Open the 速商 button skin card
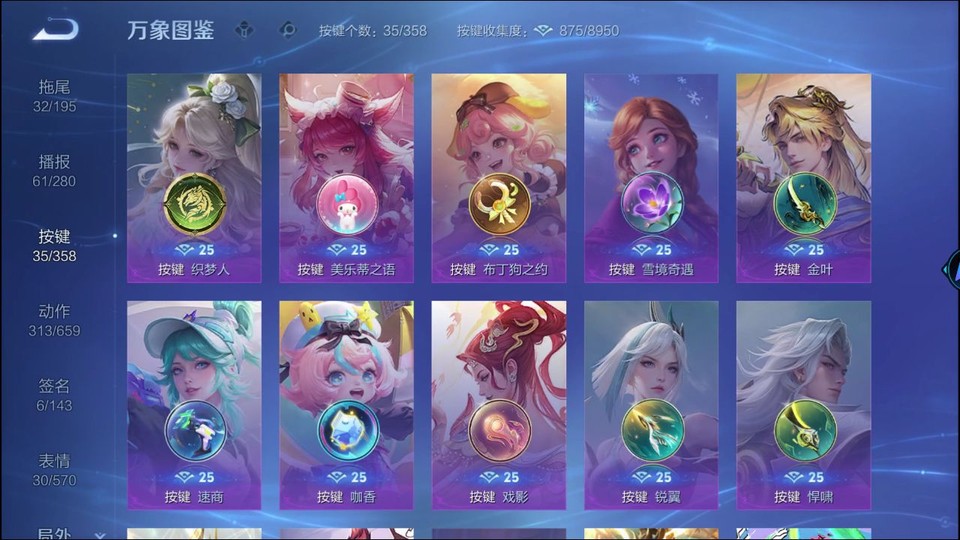Viewport: 960px width, 540px height. [x=194, y=405]
